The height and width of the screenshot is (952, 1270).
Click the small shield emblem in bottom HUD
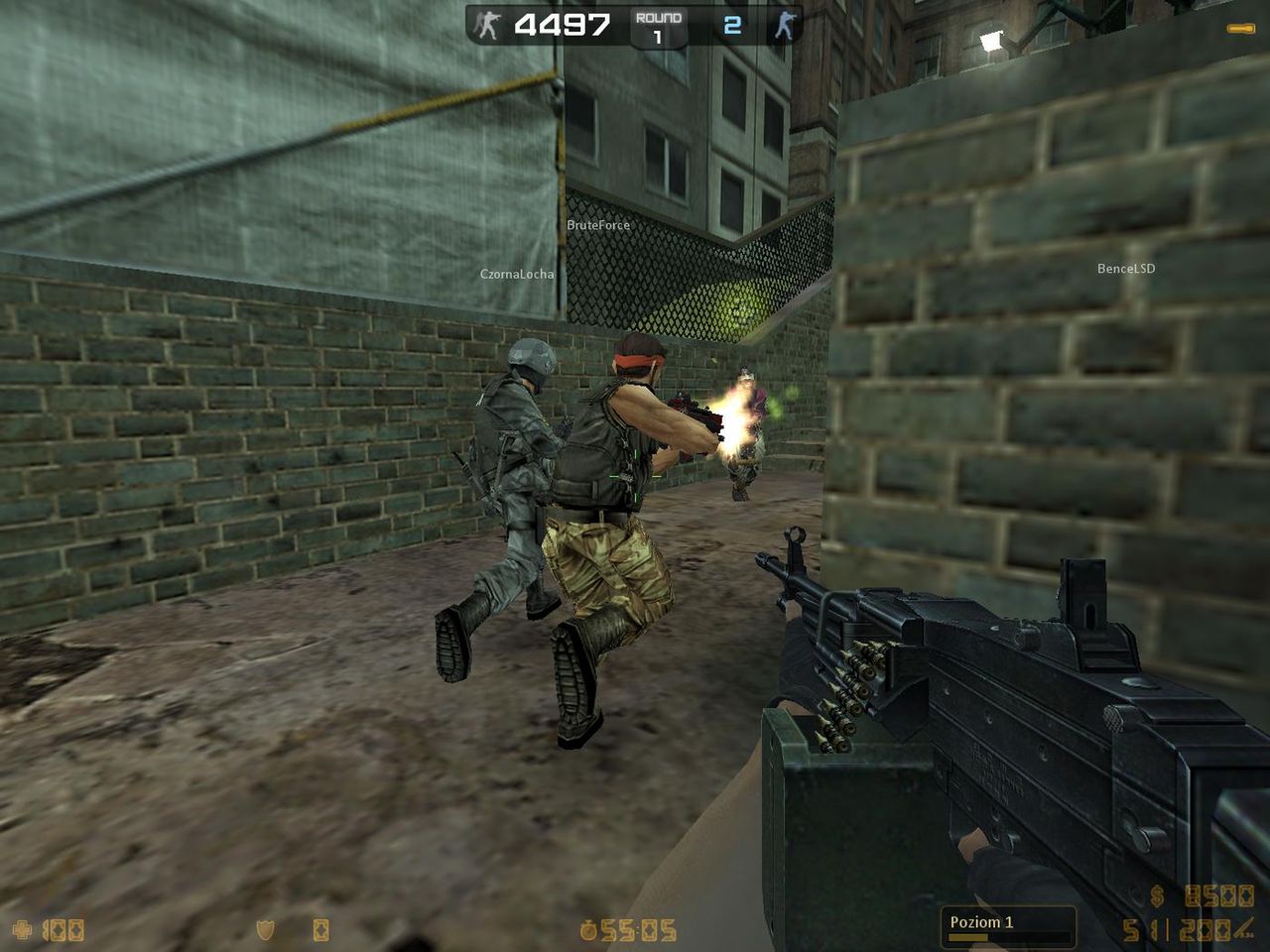[264, 929]
